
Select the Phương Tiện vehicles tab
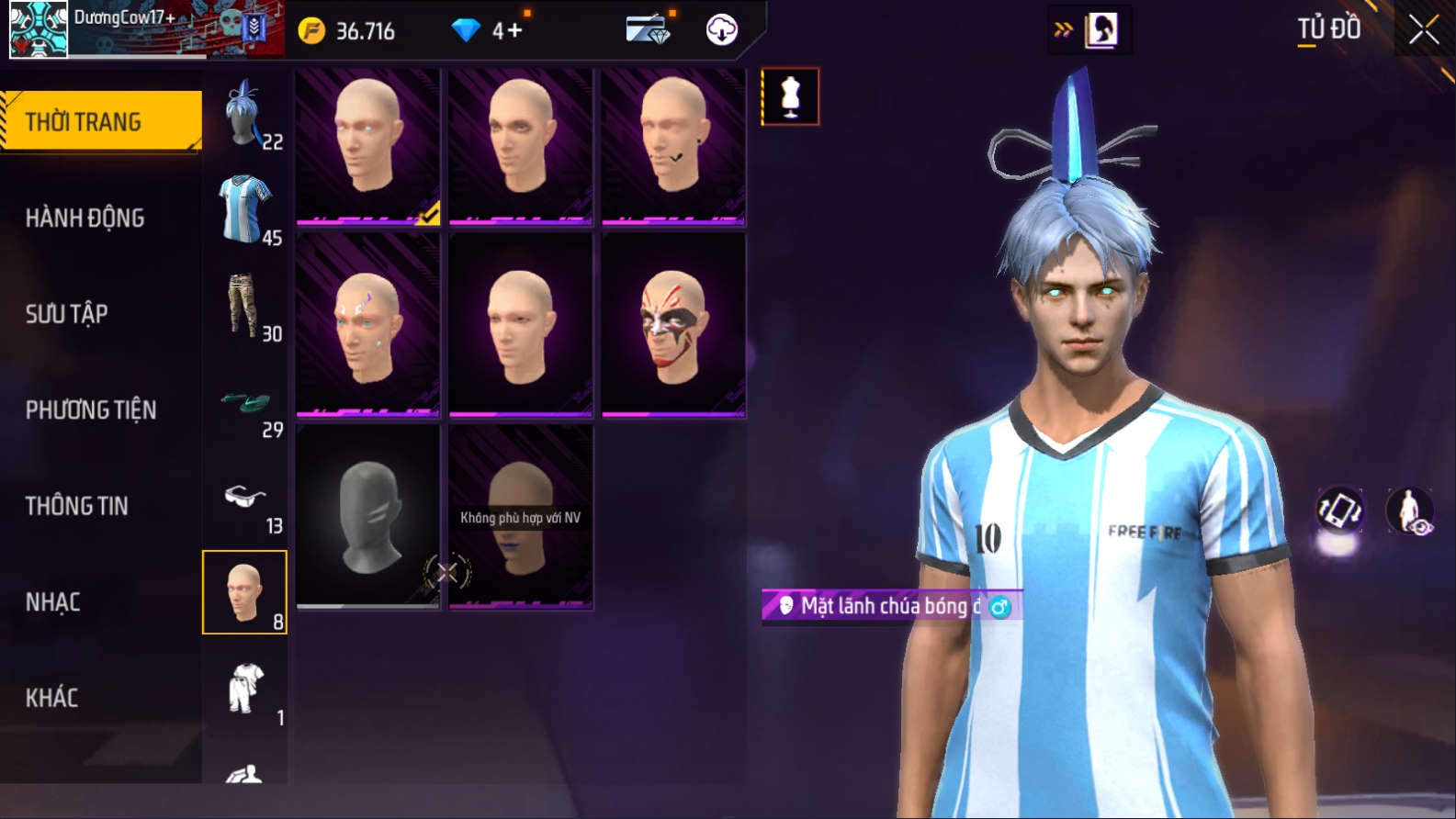(90, 409)
